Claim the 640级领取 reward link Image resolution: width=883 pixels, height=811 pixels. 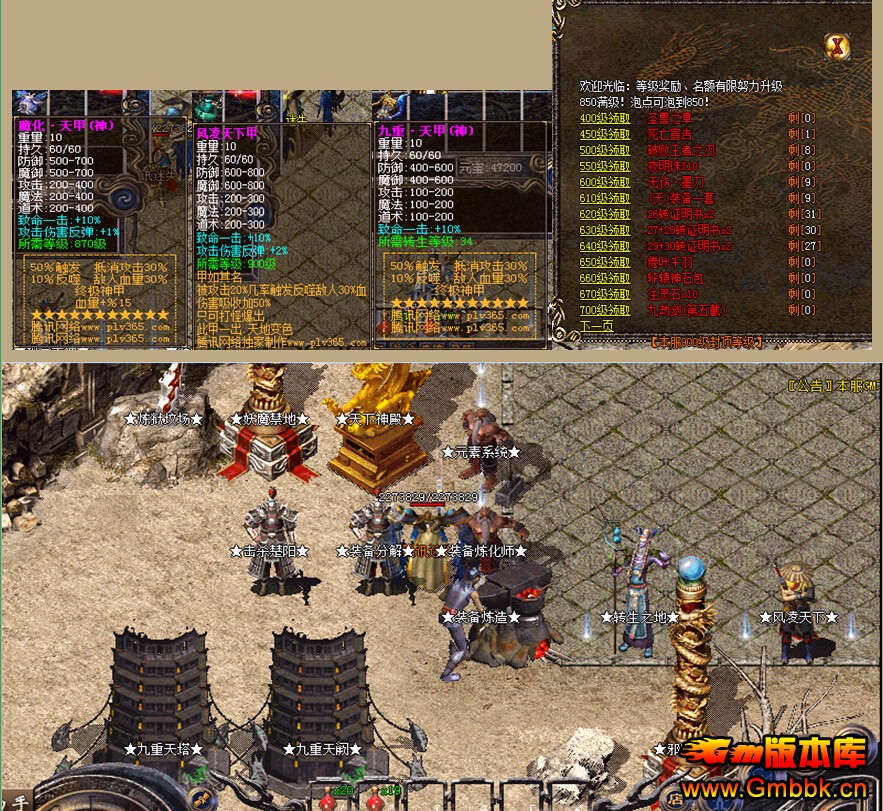[x=604, y=246]
